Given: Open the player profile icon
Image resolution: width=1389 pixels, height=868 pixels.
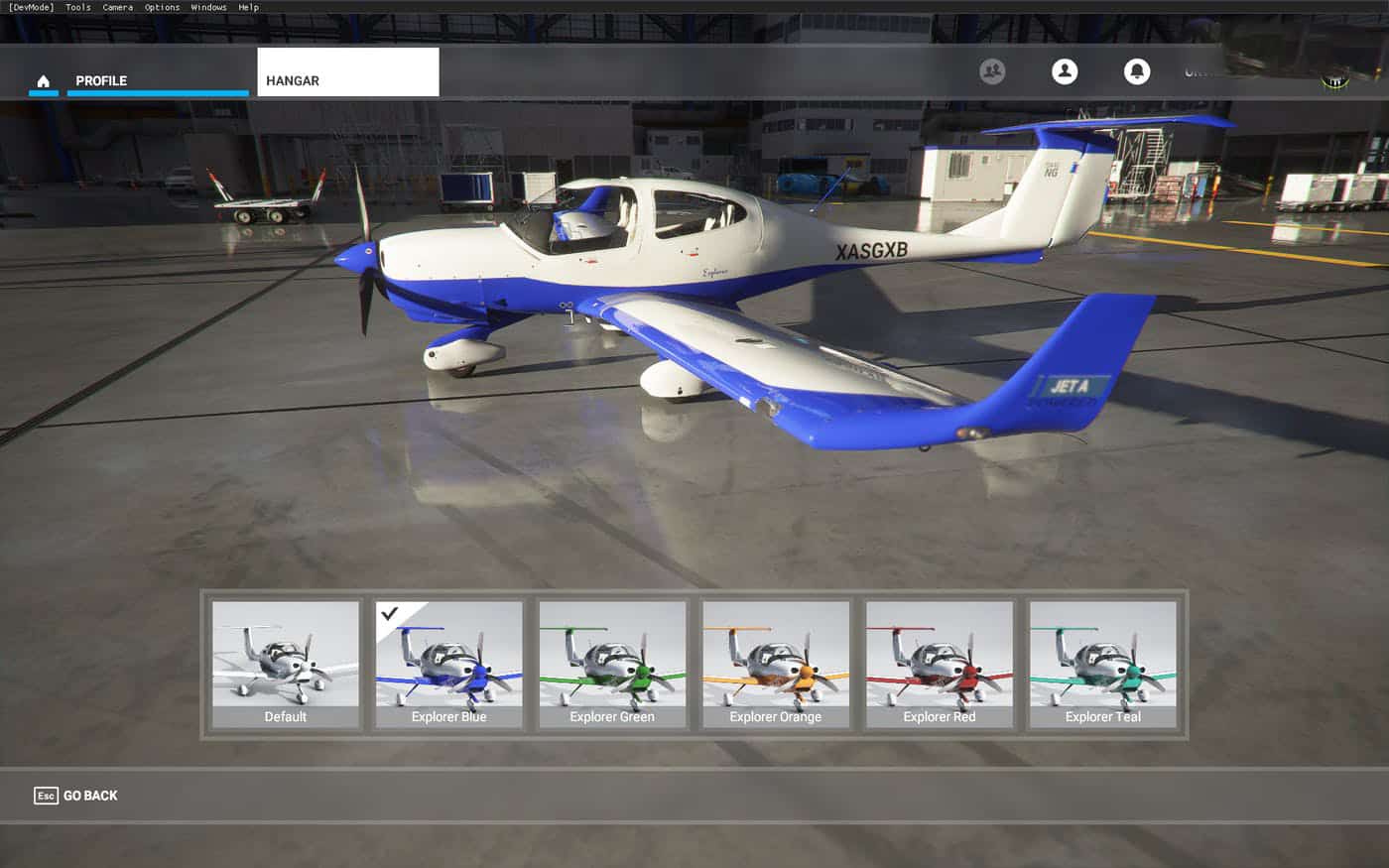Looking at the screenshot, I should [1065, 71].
